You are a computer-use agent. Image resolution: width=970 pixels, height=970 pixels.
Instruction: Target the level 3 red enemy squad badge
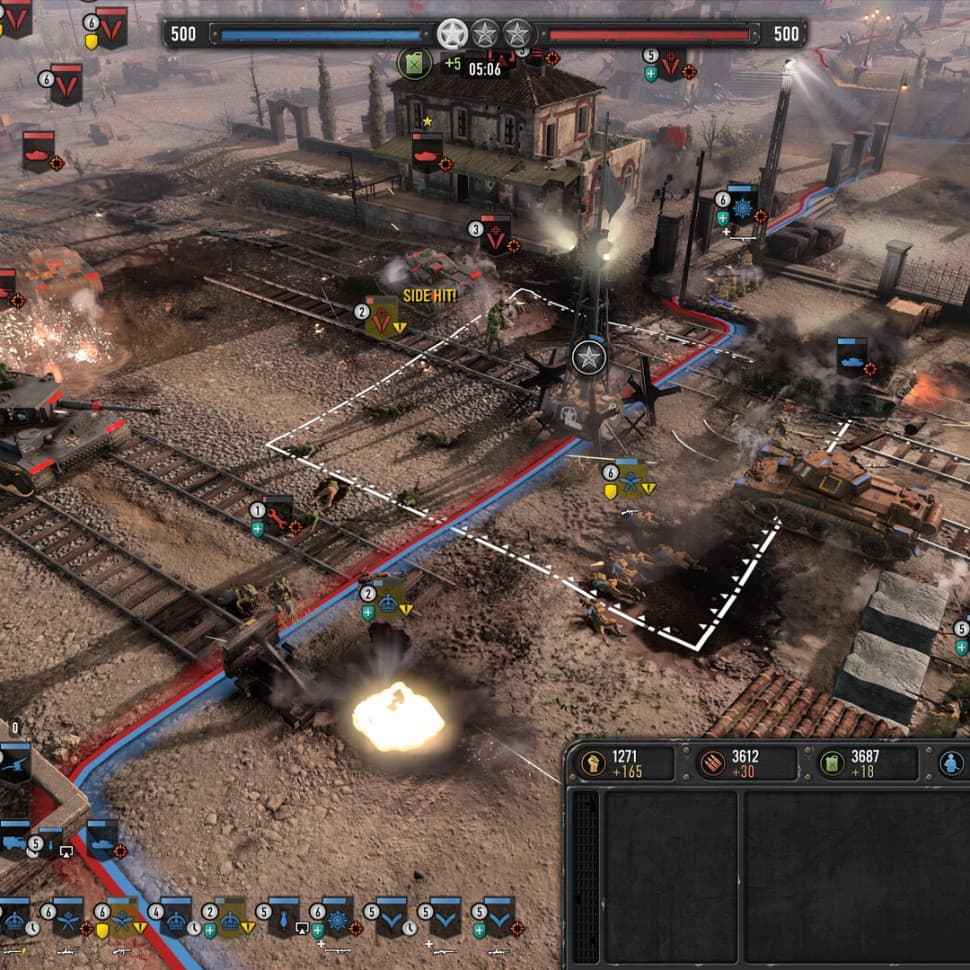(x=496, y=234)
